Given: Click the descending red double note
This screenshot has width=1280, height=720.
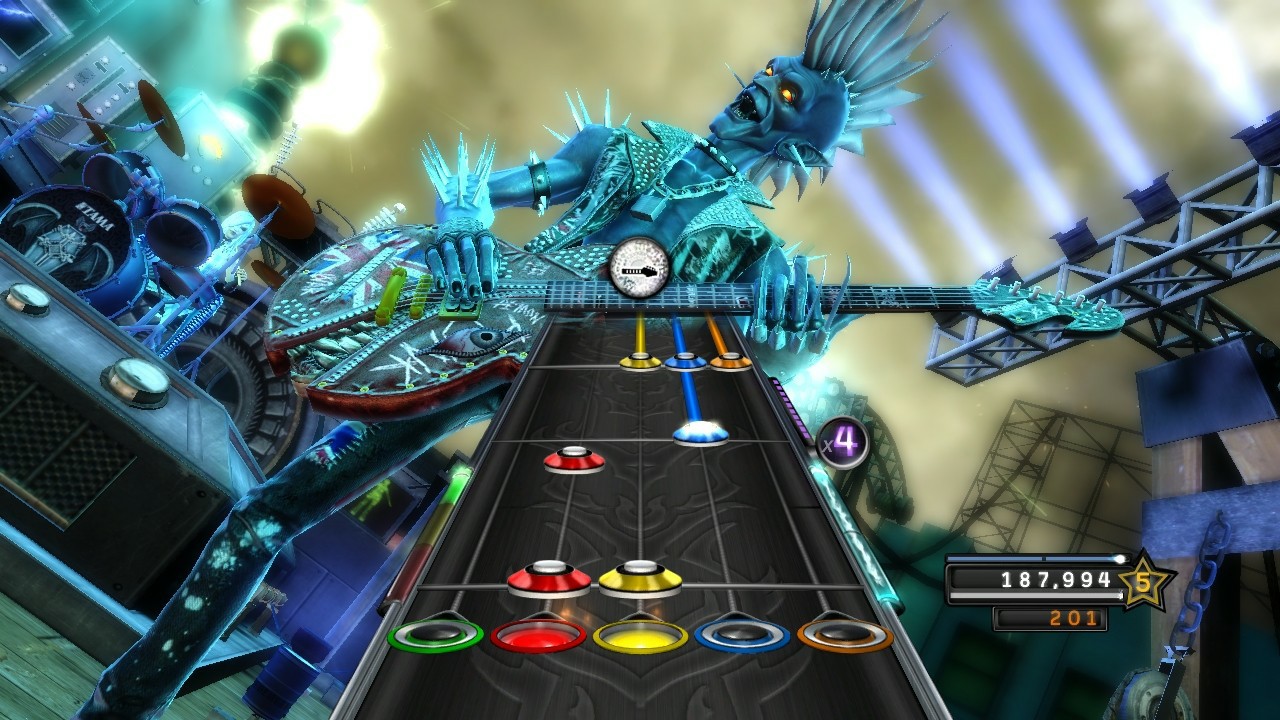Looking at the screenshot, I should click(x=548, y=578).
